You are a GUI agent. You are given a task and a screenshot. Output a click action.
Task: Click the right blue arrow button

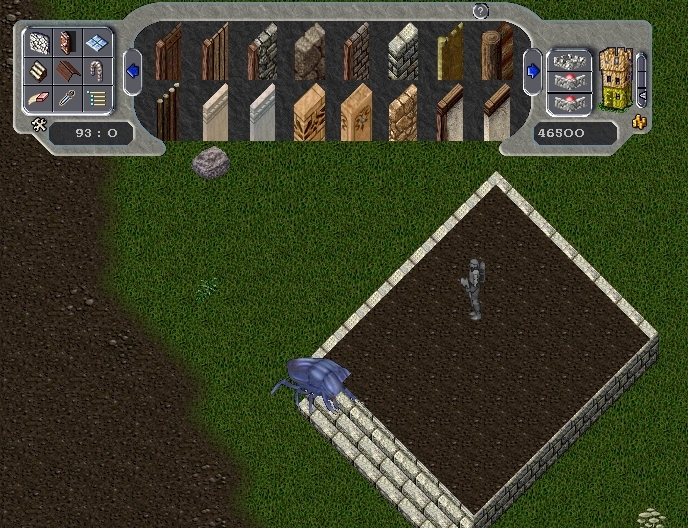click(533, 71)
